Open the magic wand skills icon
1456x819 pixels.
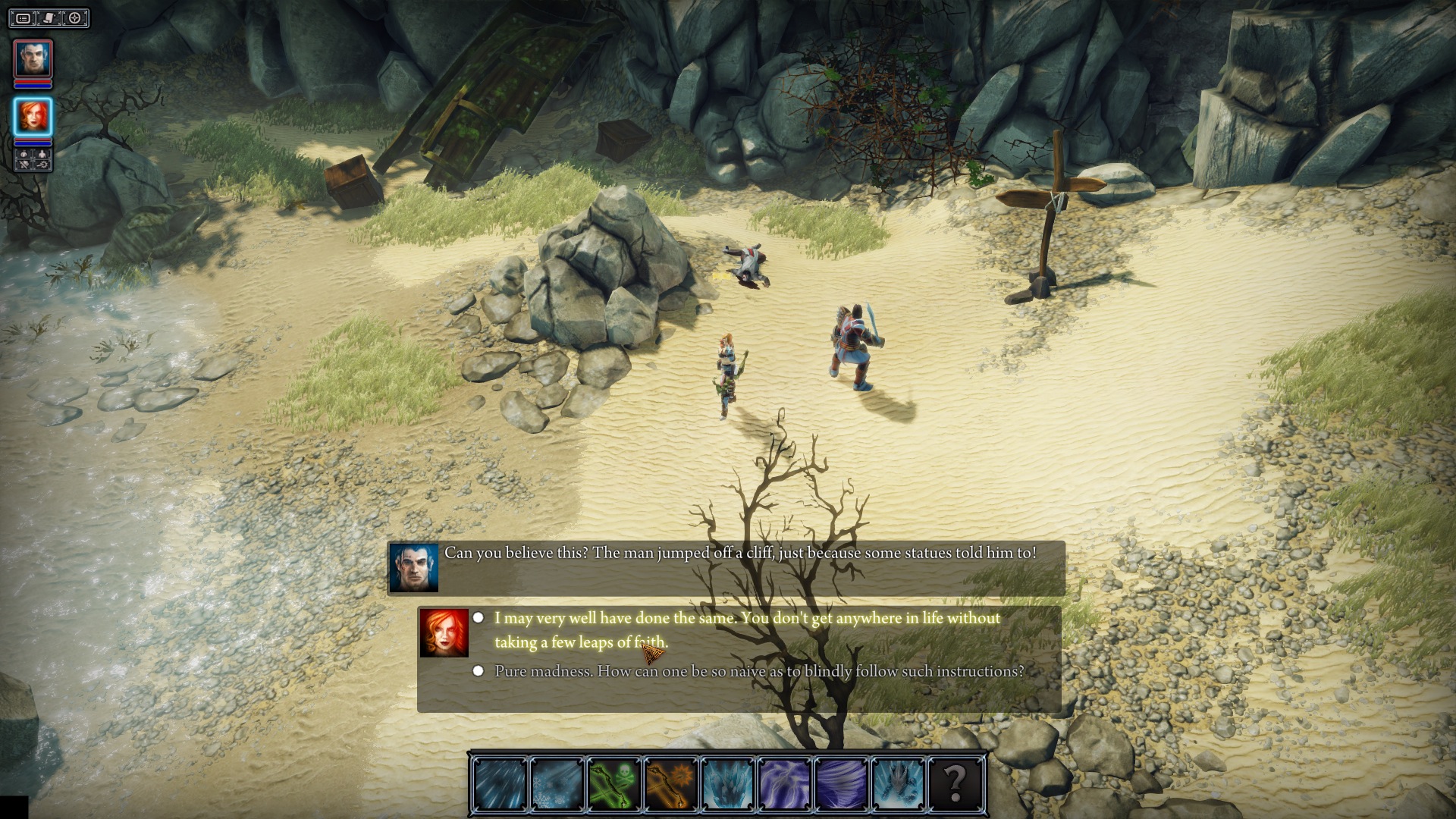42,165
